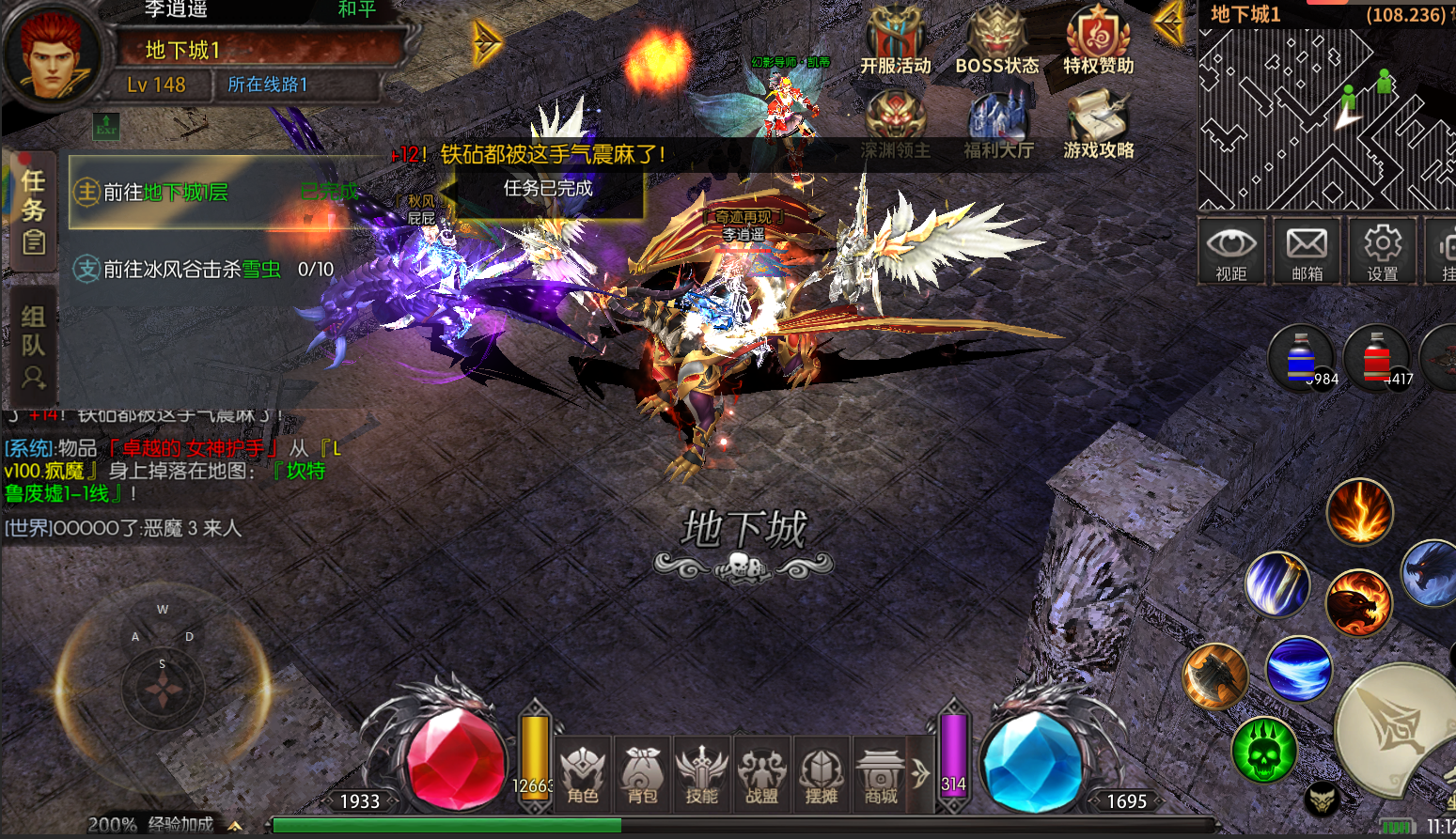Open the 邮箱 mailbox

click(x=1307, y=250)
